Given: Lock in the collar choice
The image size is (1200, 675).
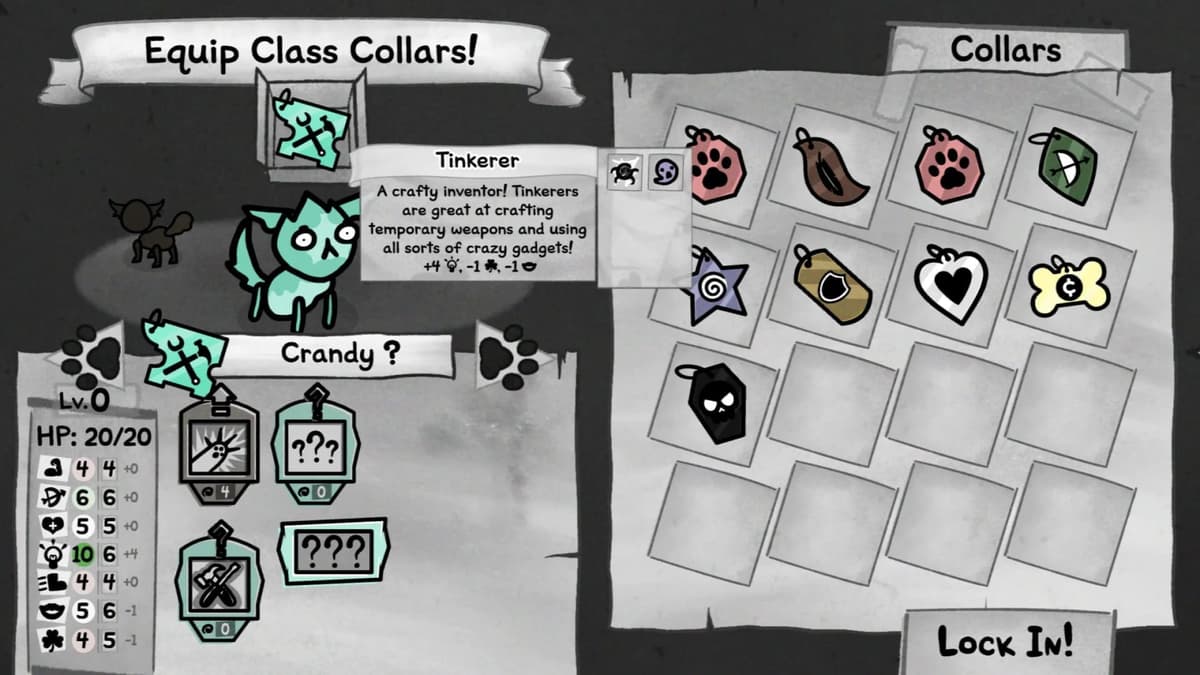Looking at the screenshot, I should [x=1005, y=642].
